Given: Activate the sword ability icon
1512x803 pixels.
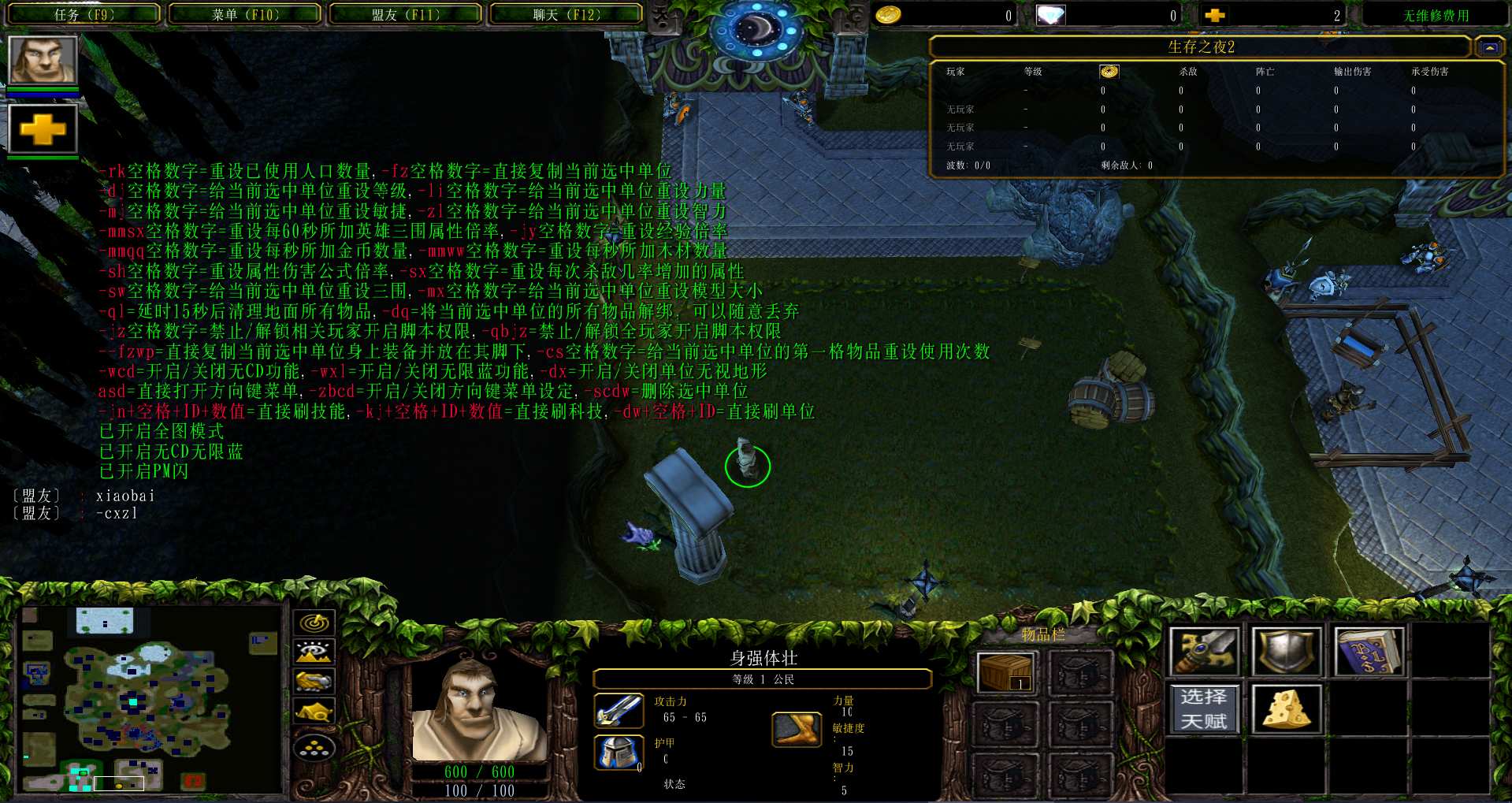Looking at the screenshot, I should (1204, 652).
